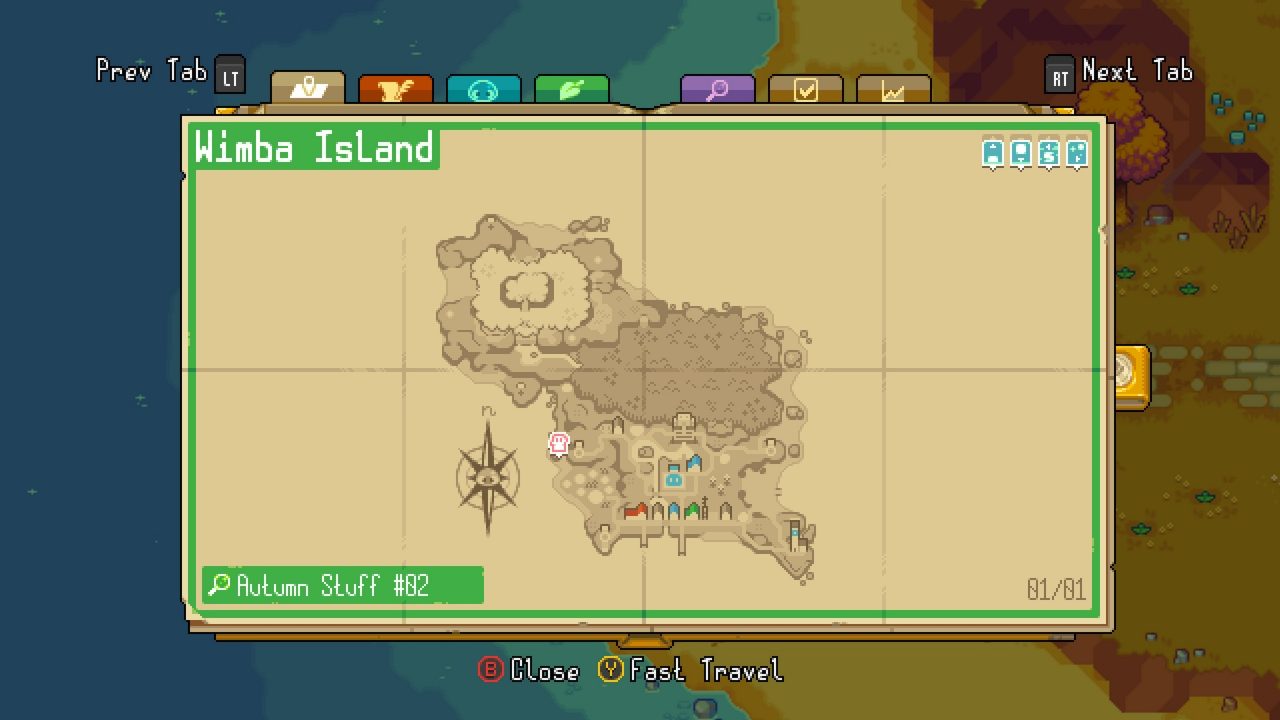Select the red-roofed building in town
Image resolution: width=1280 pixels, height=720 pixels.
click(x=636, y=511)
